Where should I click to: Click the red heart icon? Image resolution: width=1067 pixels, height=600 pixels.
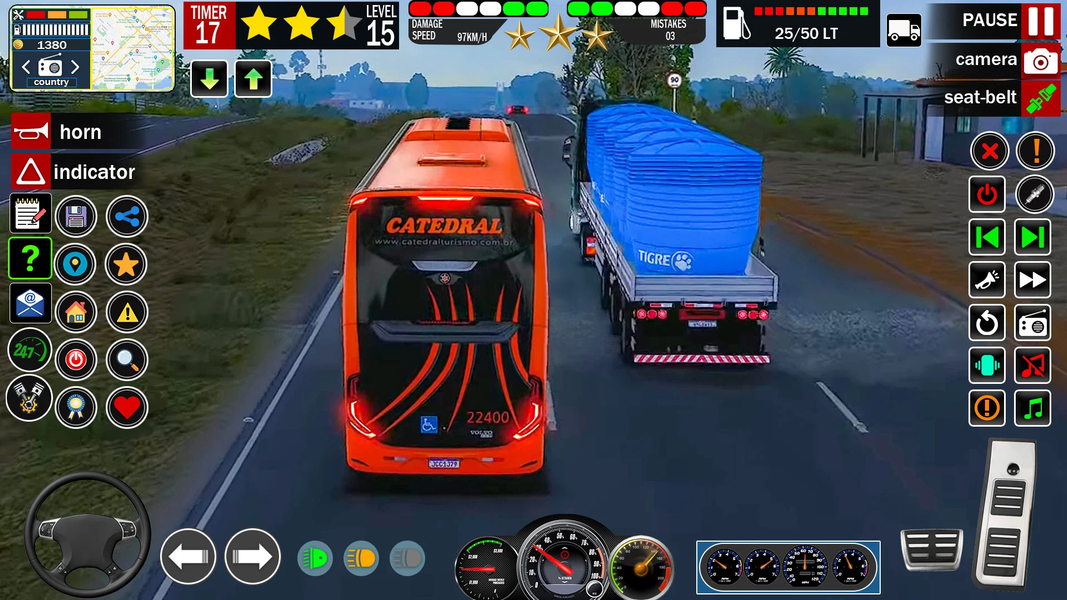click(126, 408)
